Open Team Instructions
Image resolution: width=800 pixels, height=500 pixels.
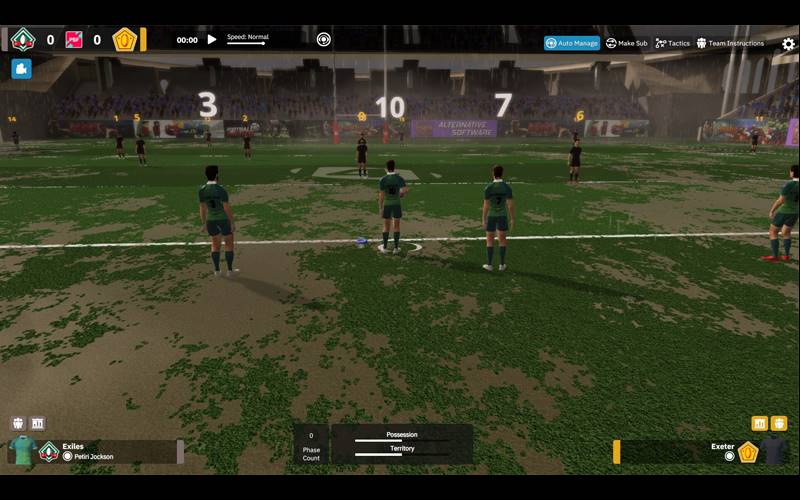pyautogui.click(x=730, y=43)
